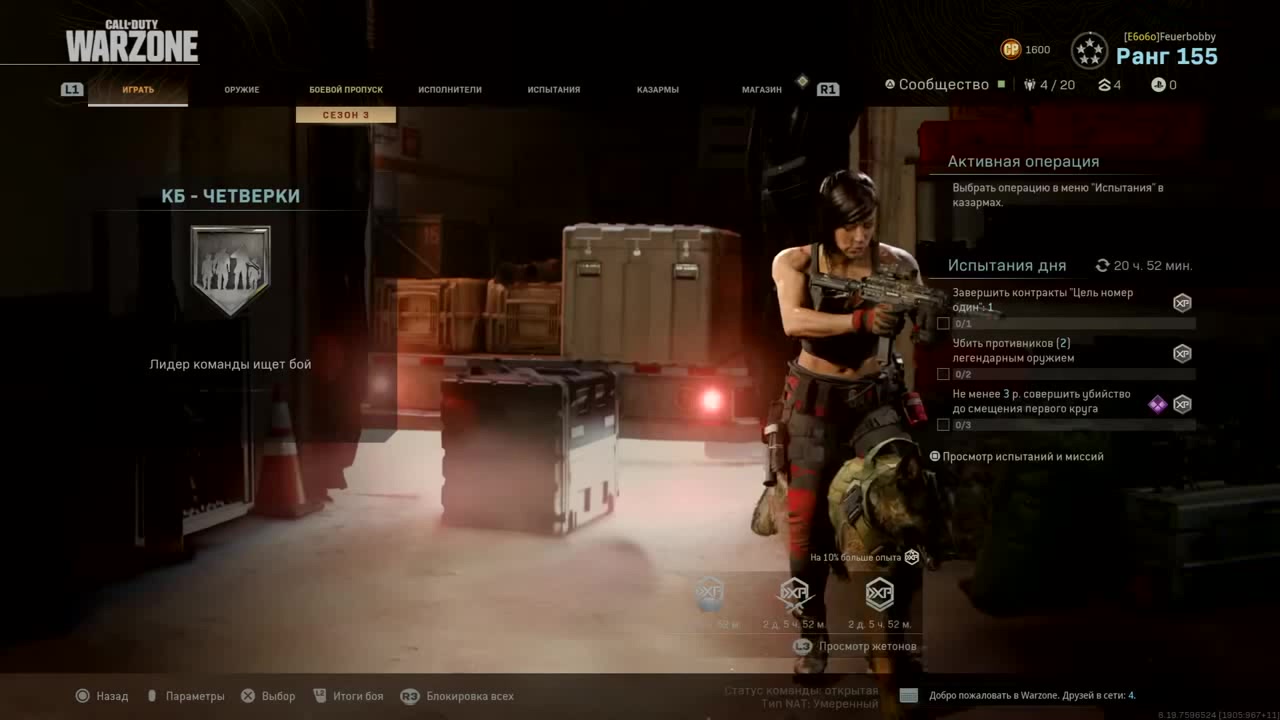Select the БОЕВОЙ ПРОПУСК tab
The width and height of the screenshot is (1280, 720).
[x=346, y=90]
